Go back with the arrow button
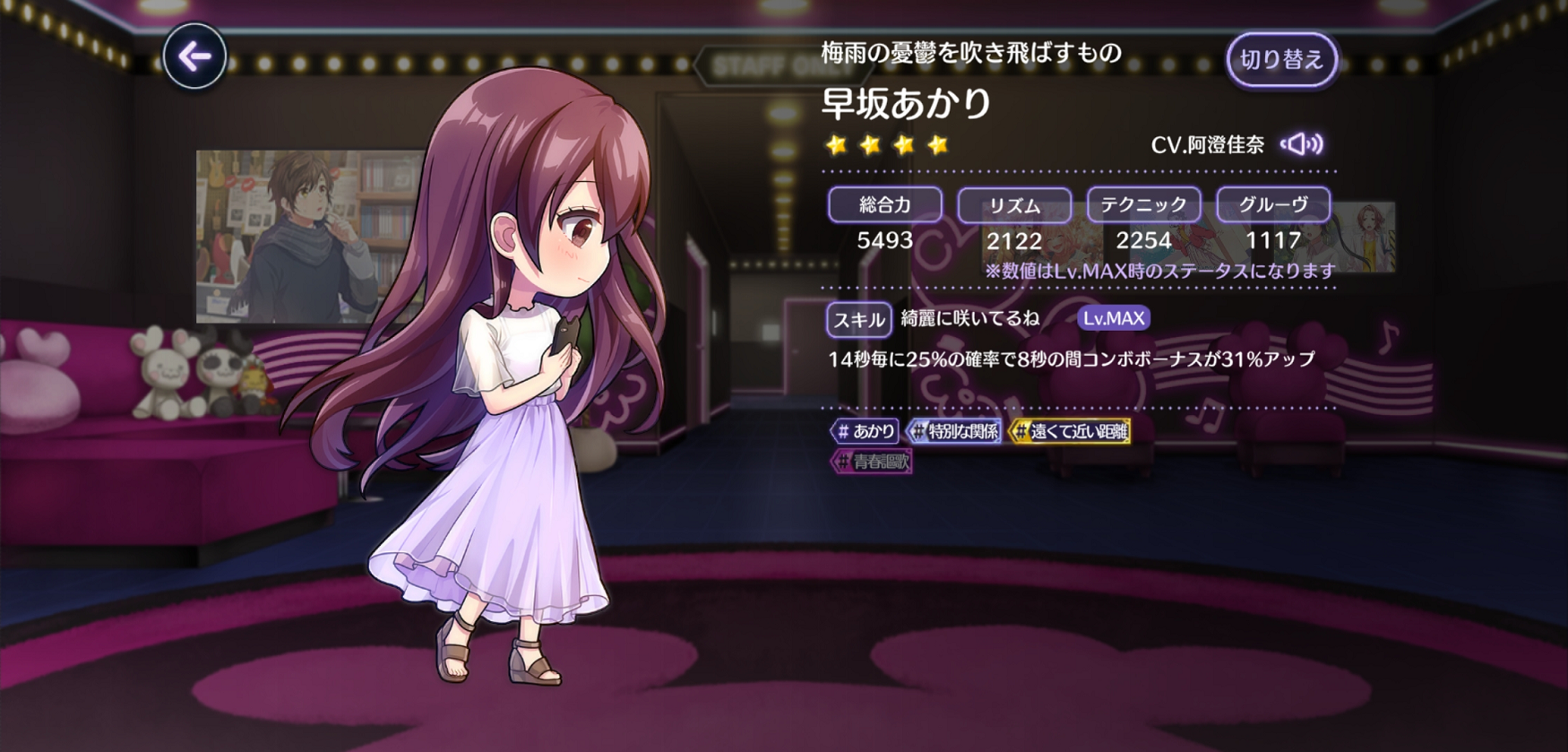 [x=194, y=56]
